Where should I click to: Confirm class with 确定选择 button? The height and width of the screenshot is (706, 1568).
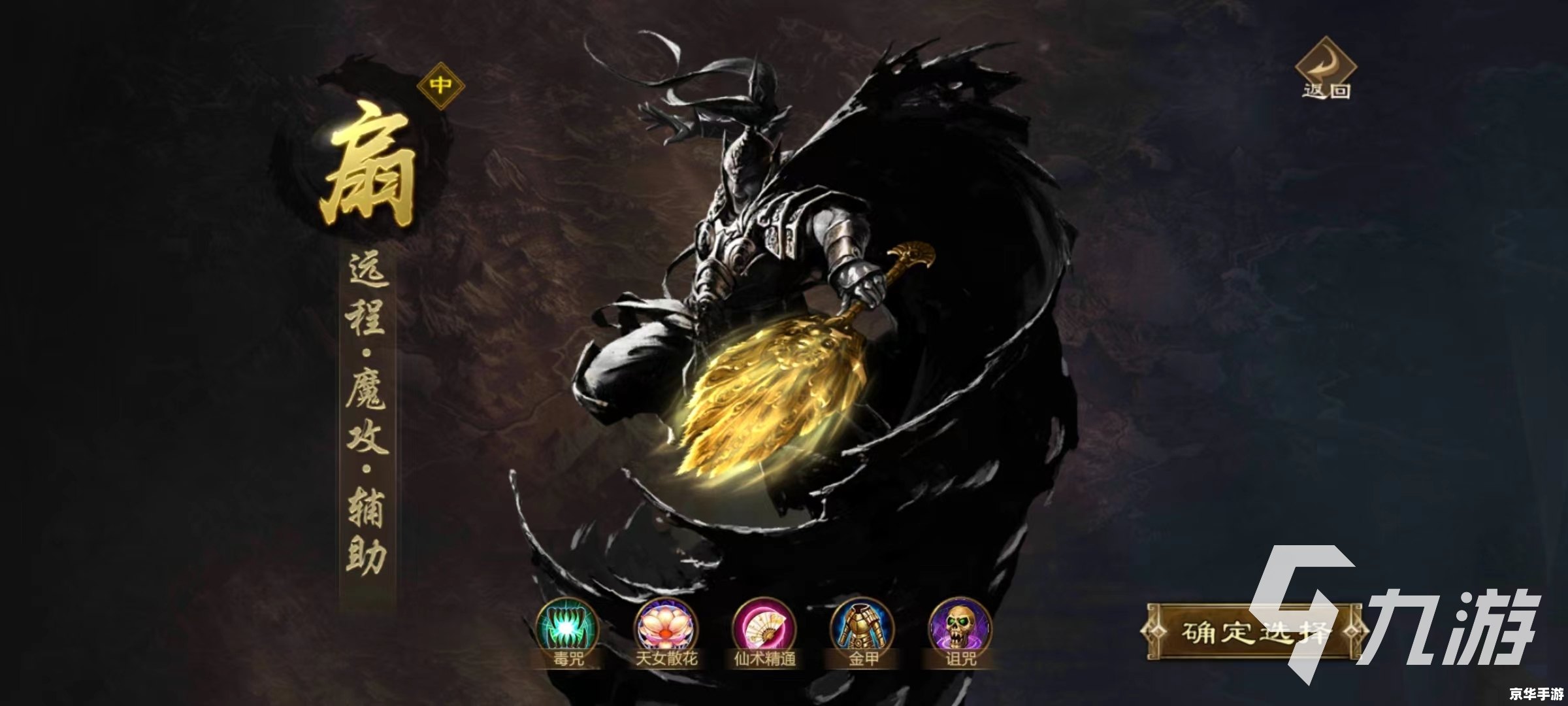pyautogui.click(x=1253, y=632)
